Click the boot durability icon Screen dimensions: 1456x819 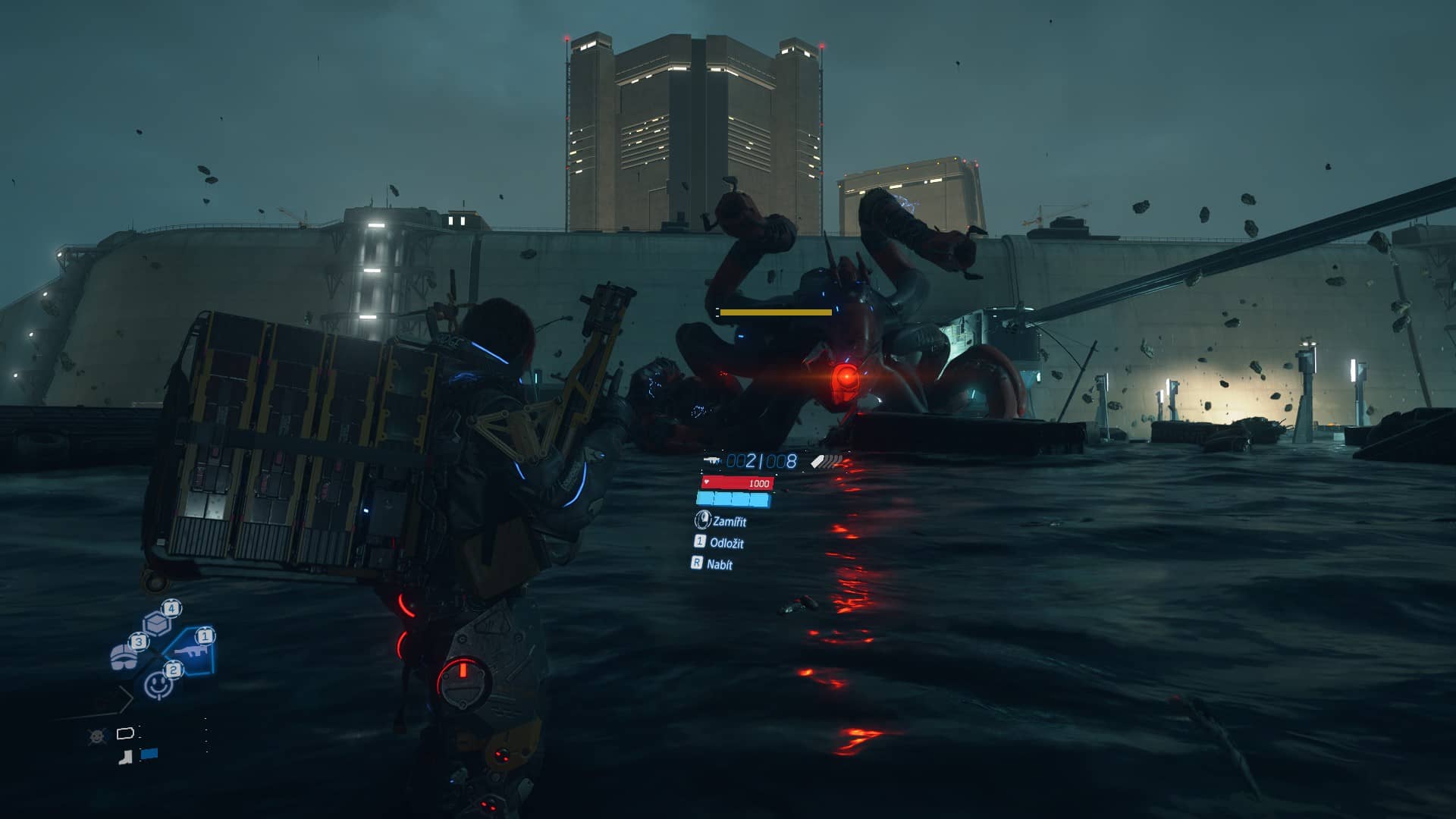point(126,756)
